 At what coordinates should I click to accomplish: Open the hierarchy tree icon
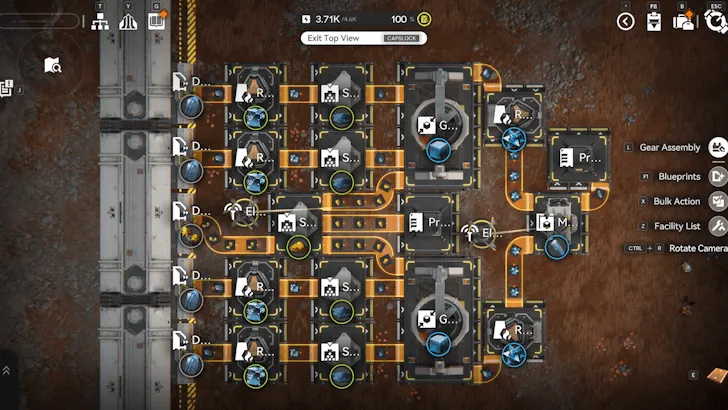click(x=101, y=21)
